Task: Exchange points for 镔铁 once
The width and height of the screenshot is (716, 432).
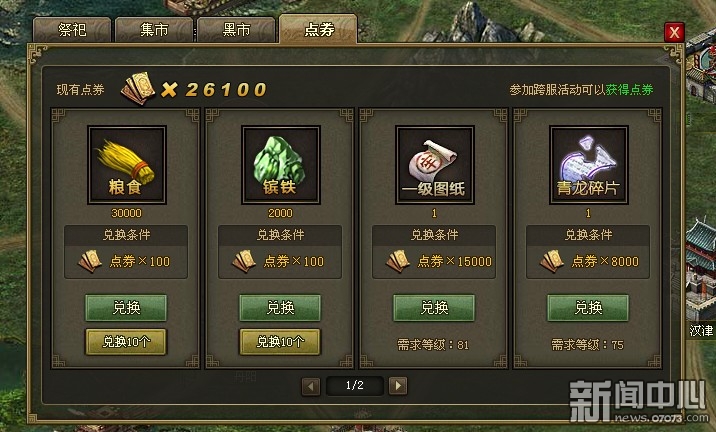Action: point(280,308)
